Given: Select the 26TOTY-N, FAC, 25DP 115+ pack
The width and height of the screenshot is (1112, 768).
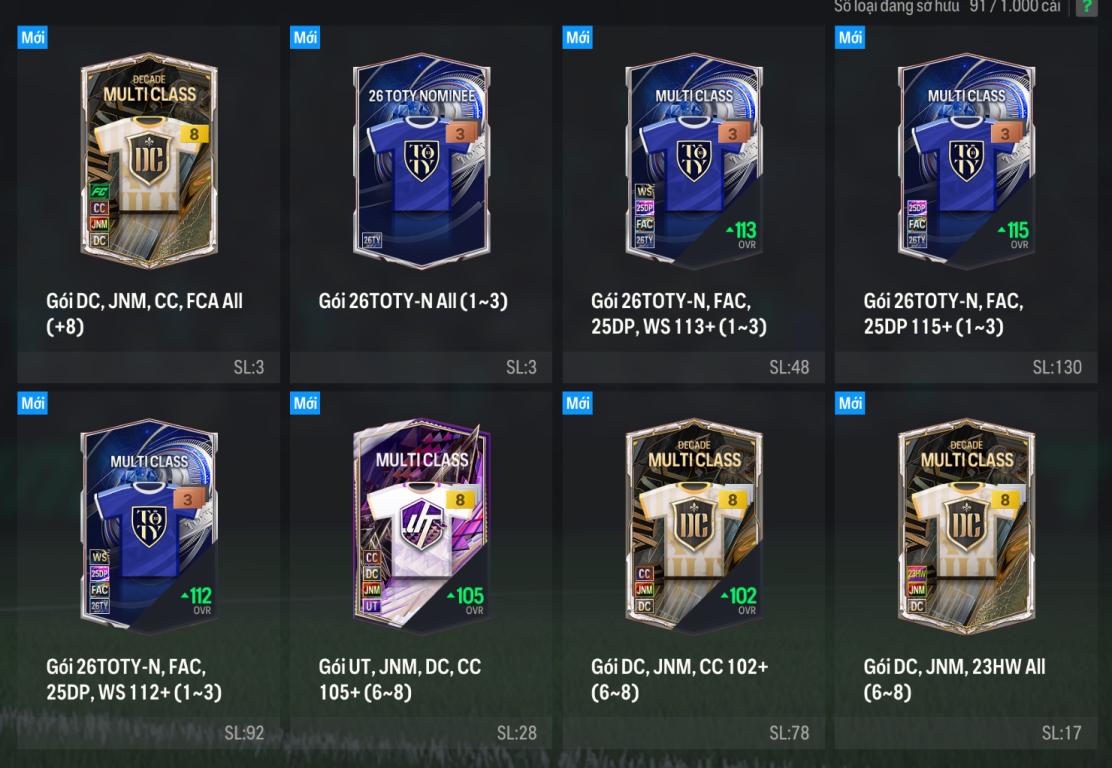Looking at the screenshot, I should [966, 160].
